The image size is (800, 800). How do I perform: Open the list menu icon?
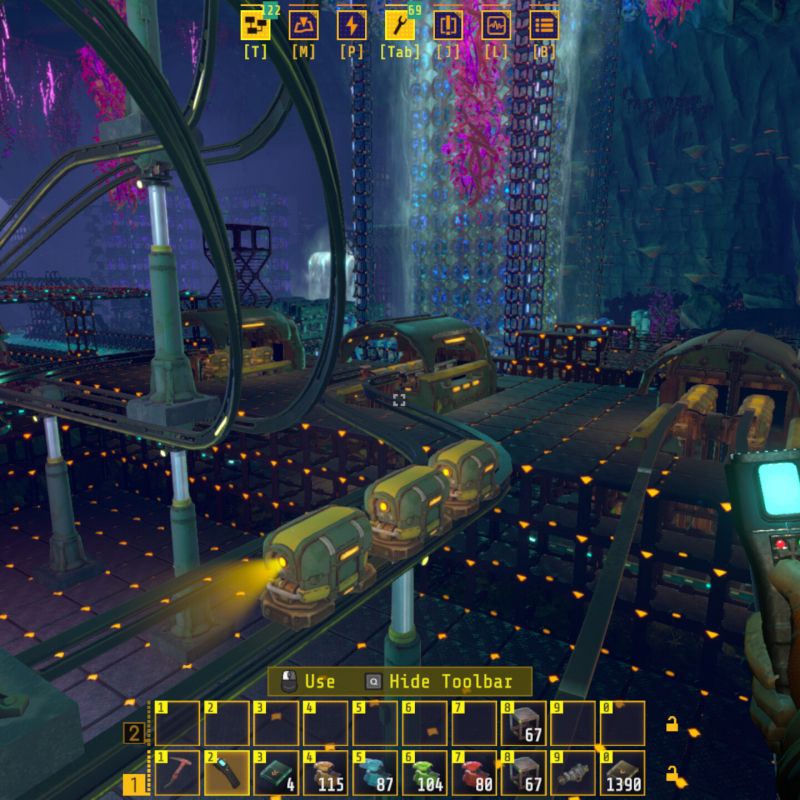pos(544,25)
